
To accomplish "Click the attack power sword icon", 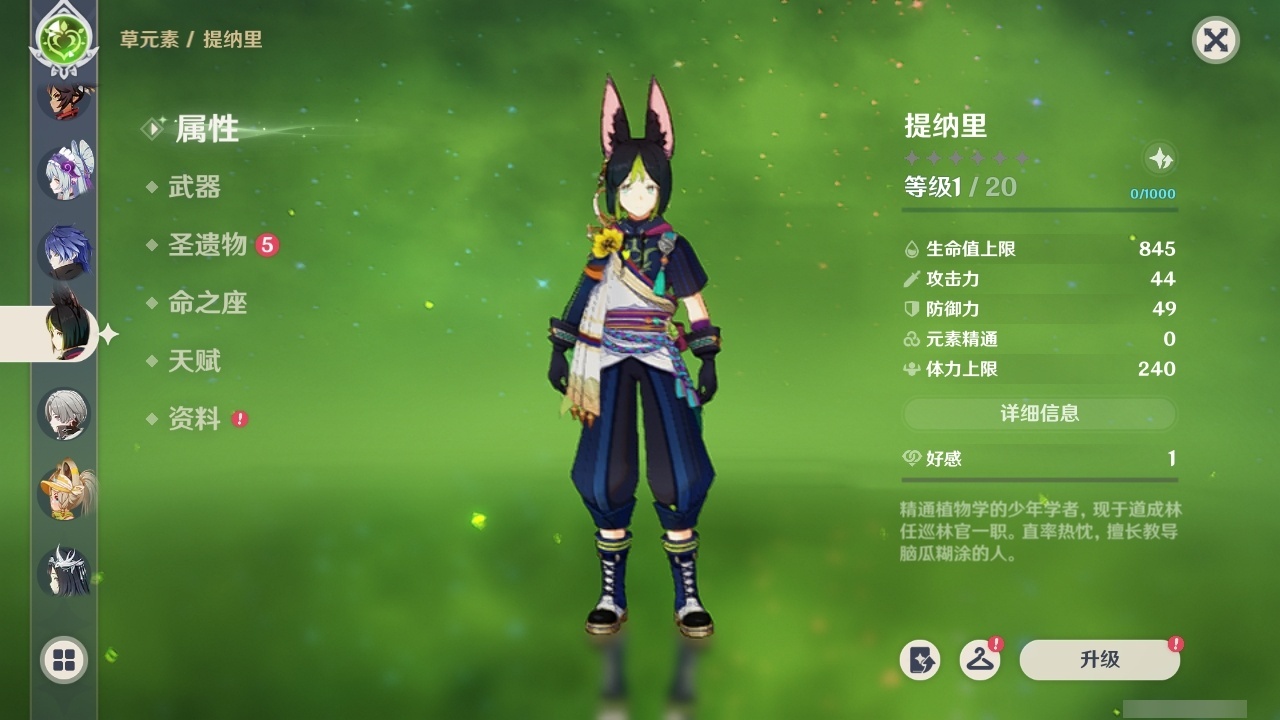I will [x=912, y=279].
